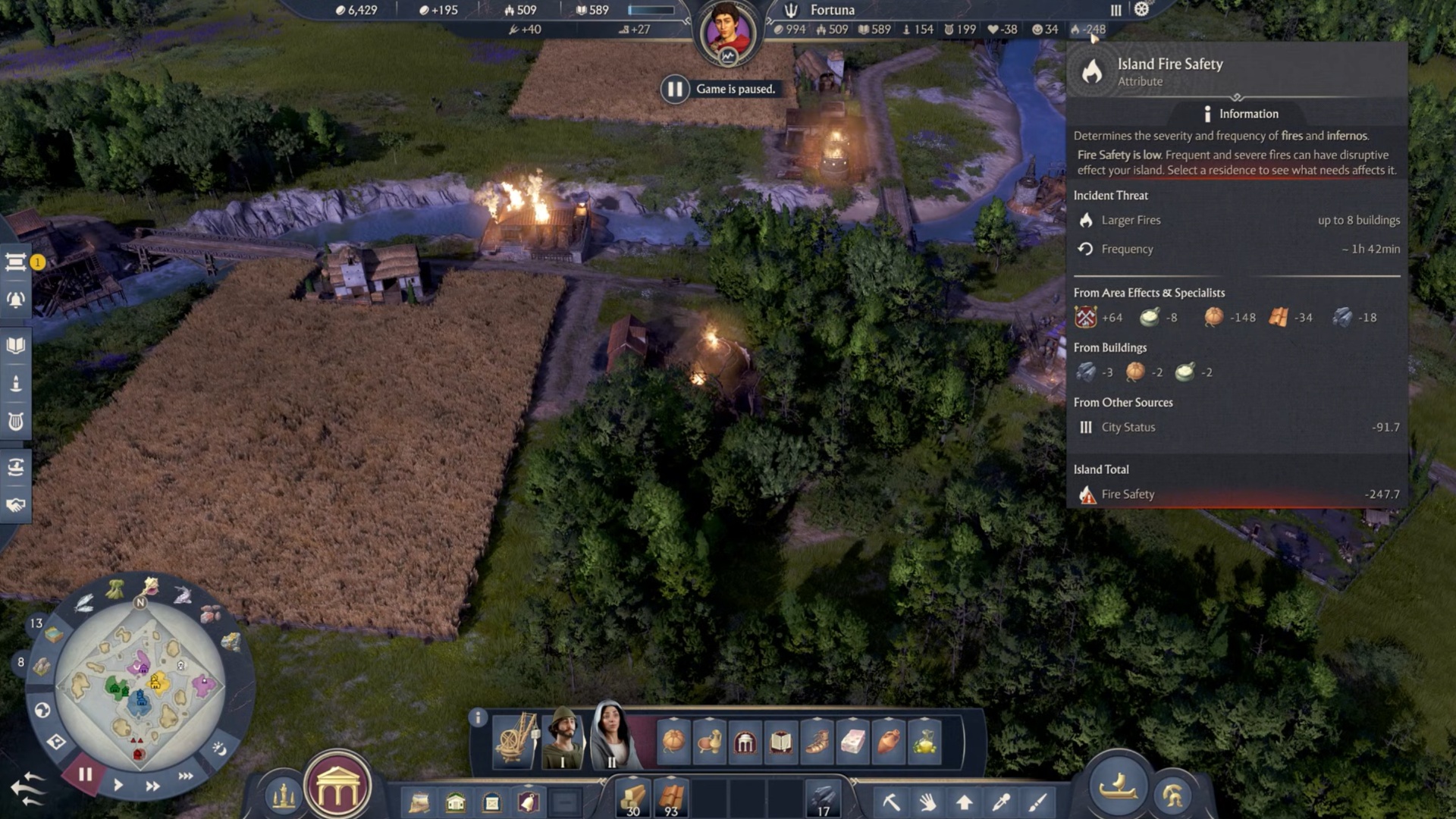Screen dimensions: 1456x819
Task: Choose the sandals building category icon
Action: pos(817,741)
